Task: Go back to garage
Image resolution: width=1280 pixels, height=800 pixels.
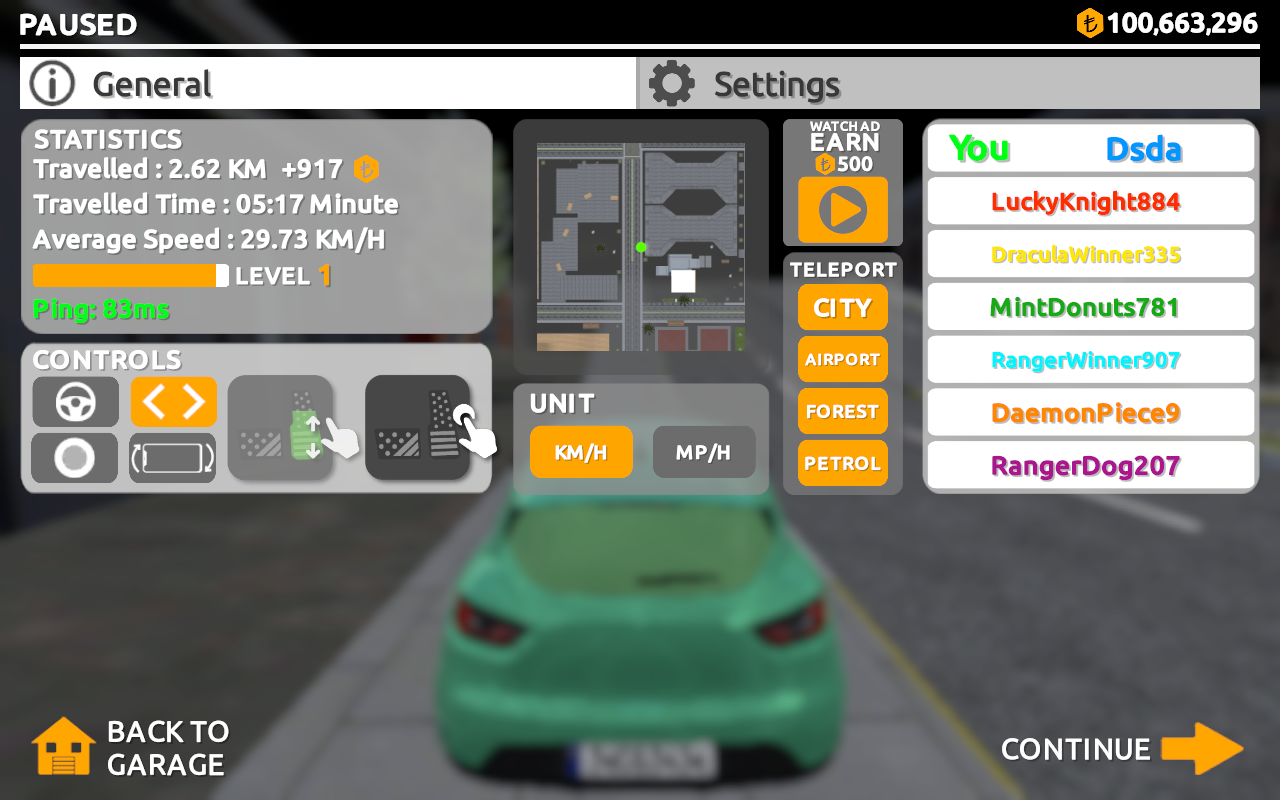Action: [x=131, y=748]
